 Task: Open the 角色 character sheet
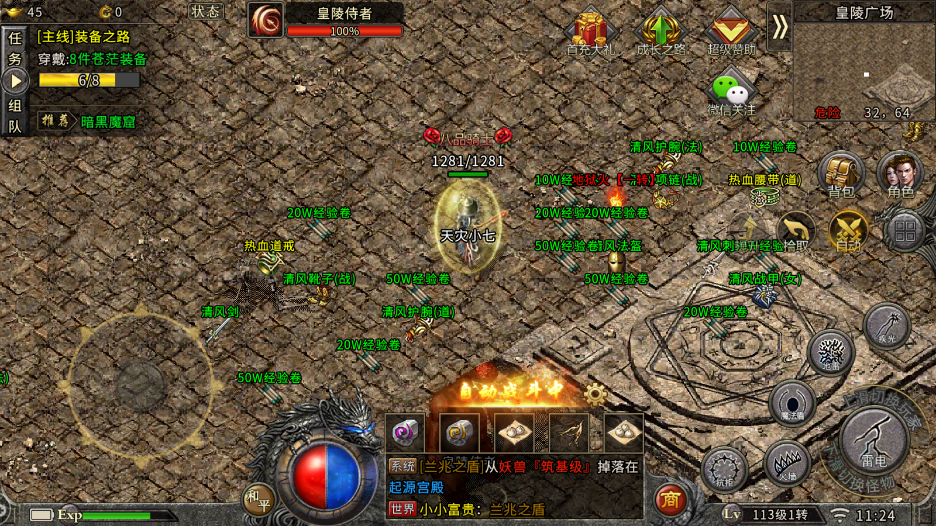(x=899, y=173)
